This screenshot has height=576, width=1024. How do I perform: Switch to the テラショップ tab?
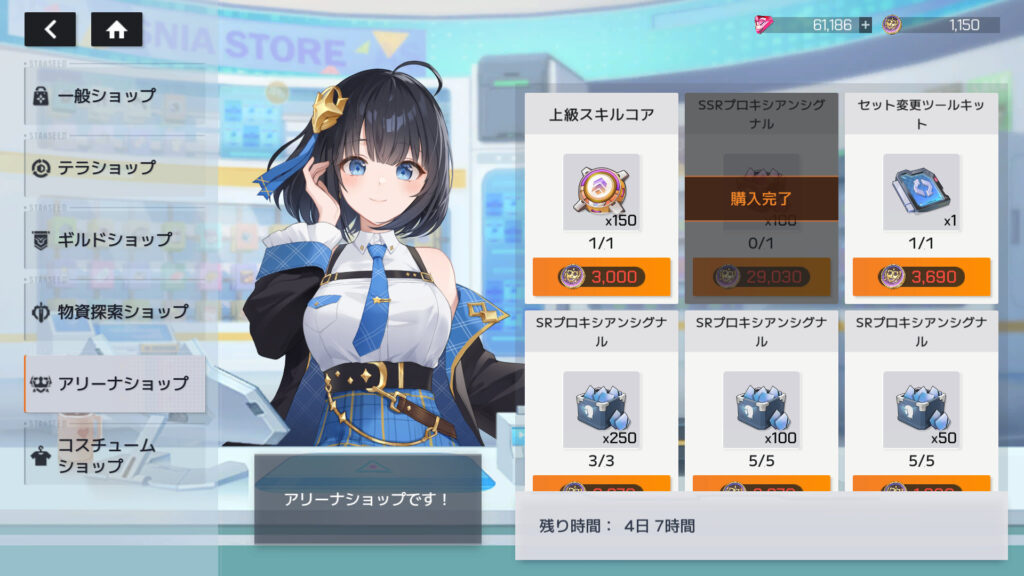pyautogui.click(x=114, y=167)
